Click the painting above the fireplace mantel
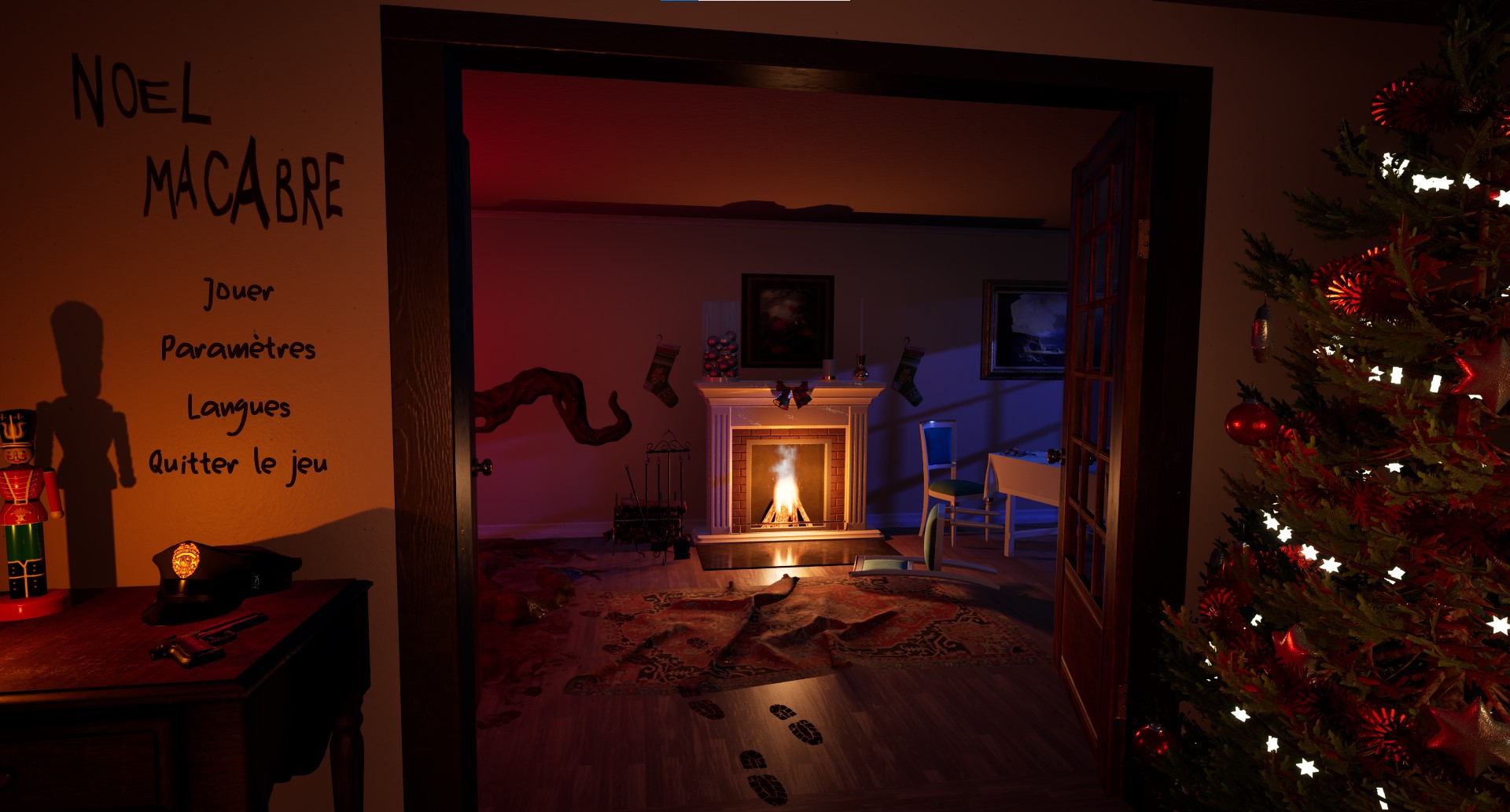The width and height of the screenshot is (1510, 812). pyautogui.click(x=786, y=322)
